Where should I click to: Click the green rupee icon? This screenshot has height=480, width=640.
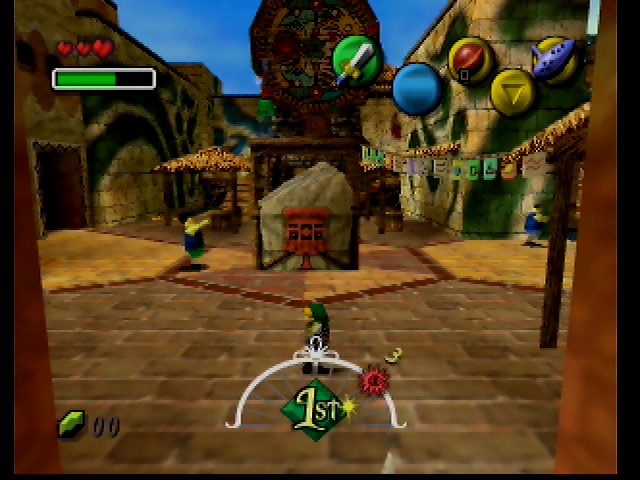[x=71, y=425]
